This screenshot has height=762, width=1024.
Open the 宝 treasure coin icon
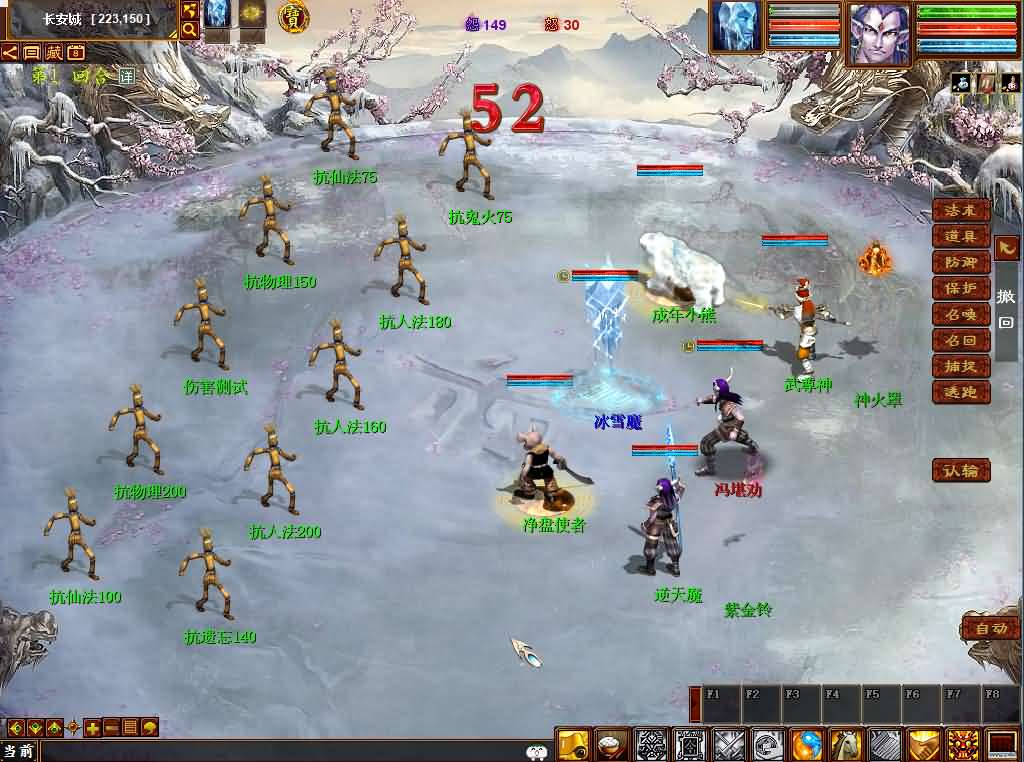(293, 16)
